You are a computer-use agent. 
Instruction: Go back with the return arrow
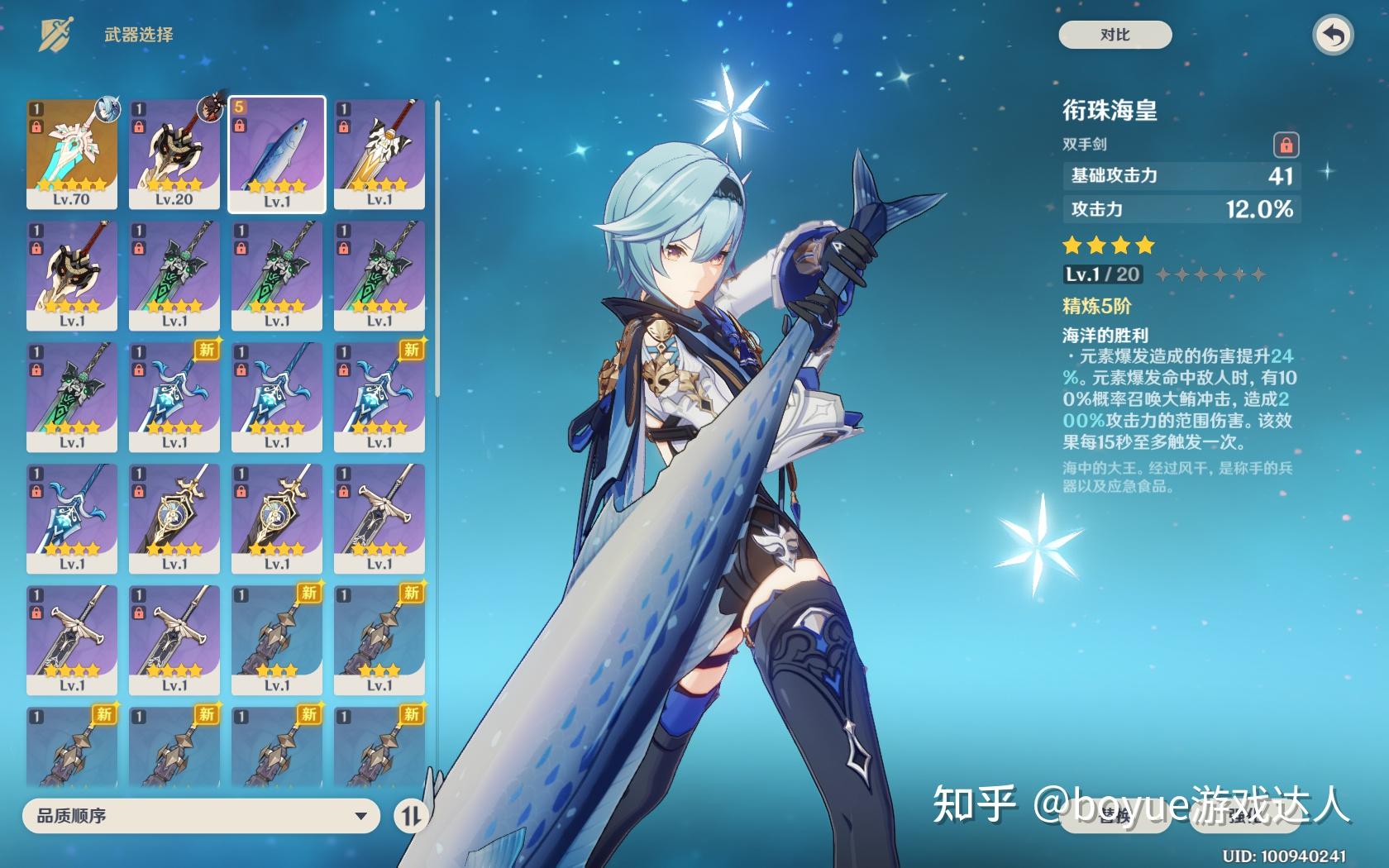tap(1332, 36)
